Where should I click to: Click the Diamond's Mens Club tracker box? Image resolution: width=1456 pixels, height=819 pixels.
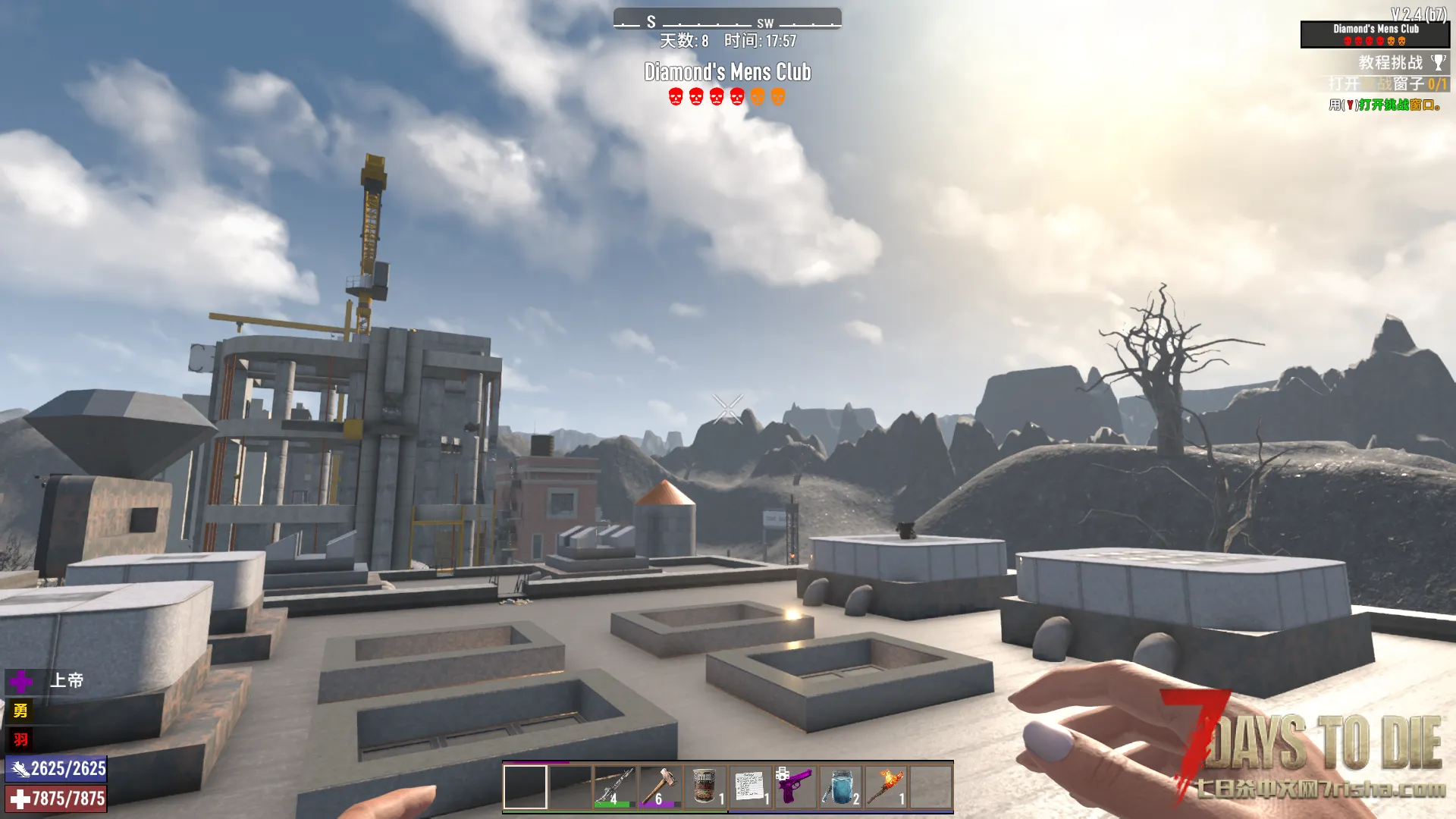[1375, 34]
